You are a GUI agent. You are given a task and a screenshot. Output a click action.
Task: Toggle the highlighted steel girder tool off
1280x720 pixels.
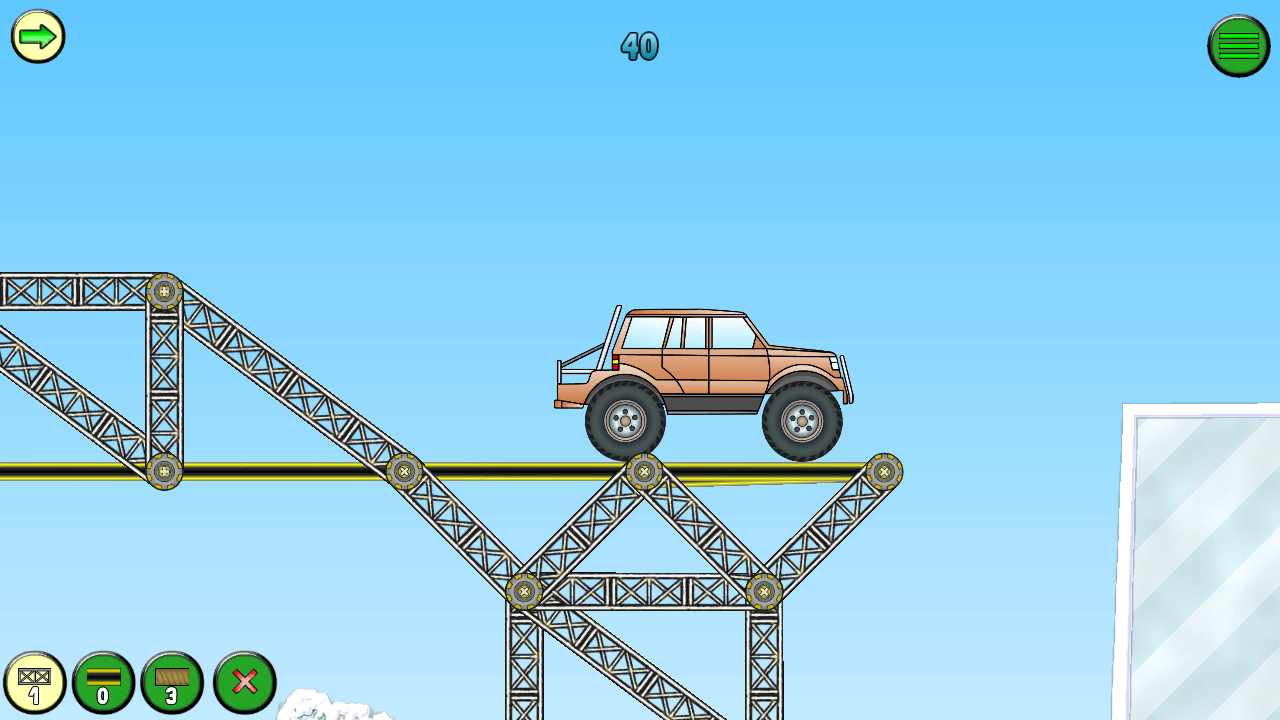coord(37,683)
